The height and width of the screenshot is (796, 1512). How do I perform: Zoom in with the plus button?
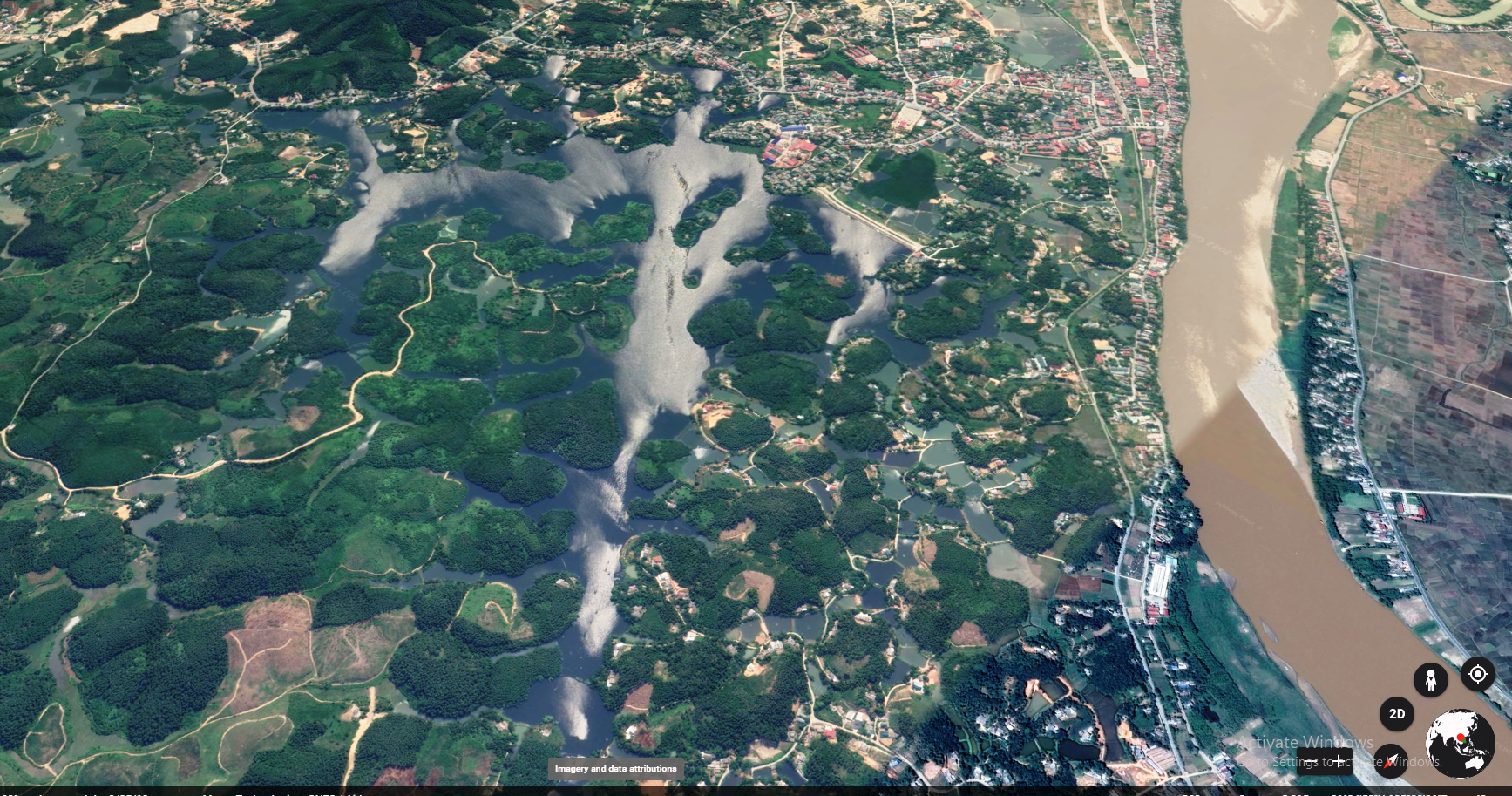pos(1338,760)
